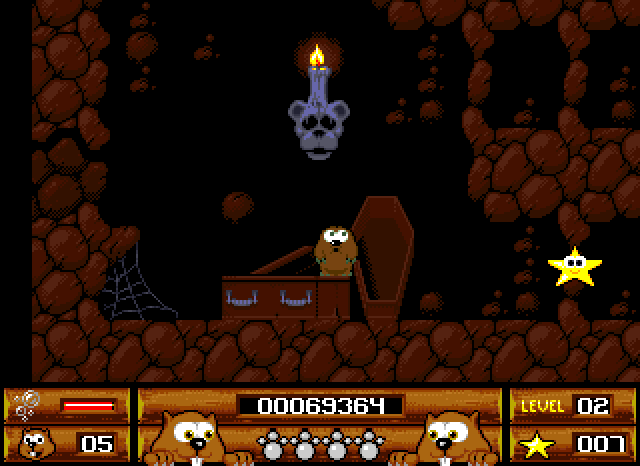This screenshot has height=466, width=640.
Task: Click the beaver face right of the score panel
Action: (444, 438)
